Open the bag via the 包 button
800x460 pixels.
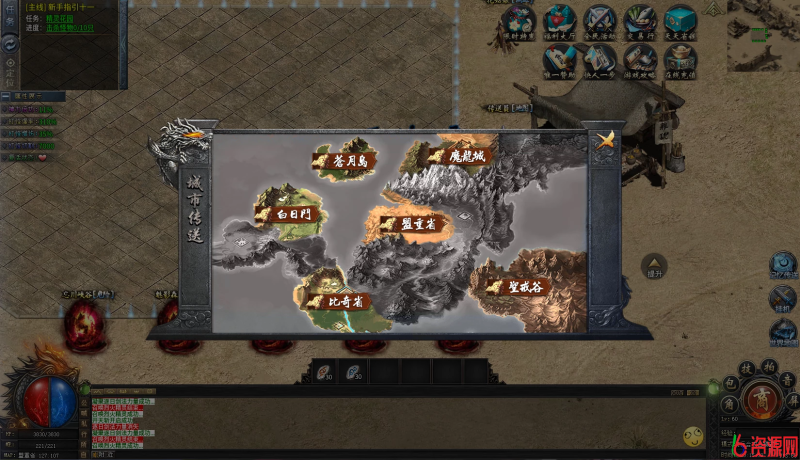[731, 384]
